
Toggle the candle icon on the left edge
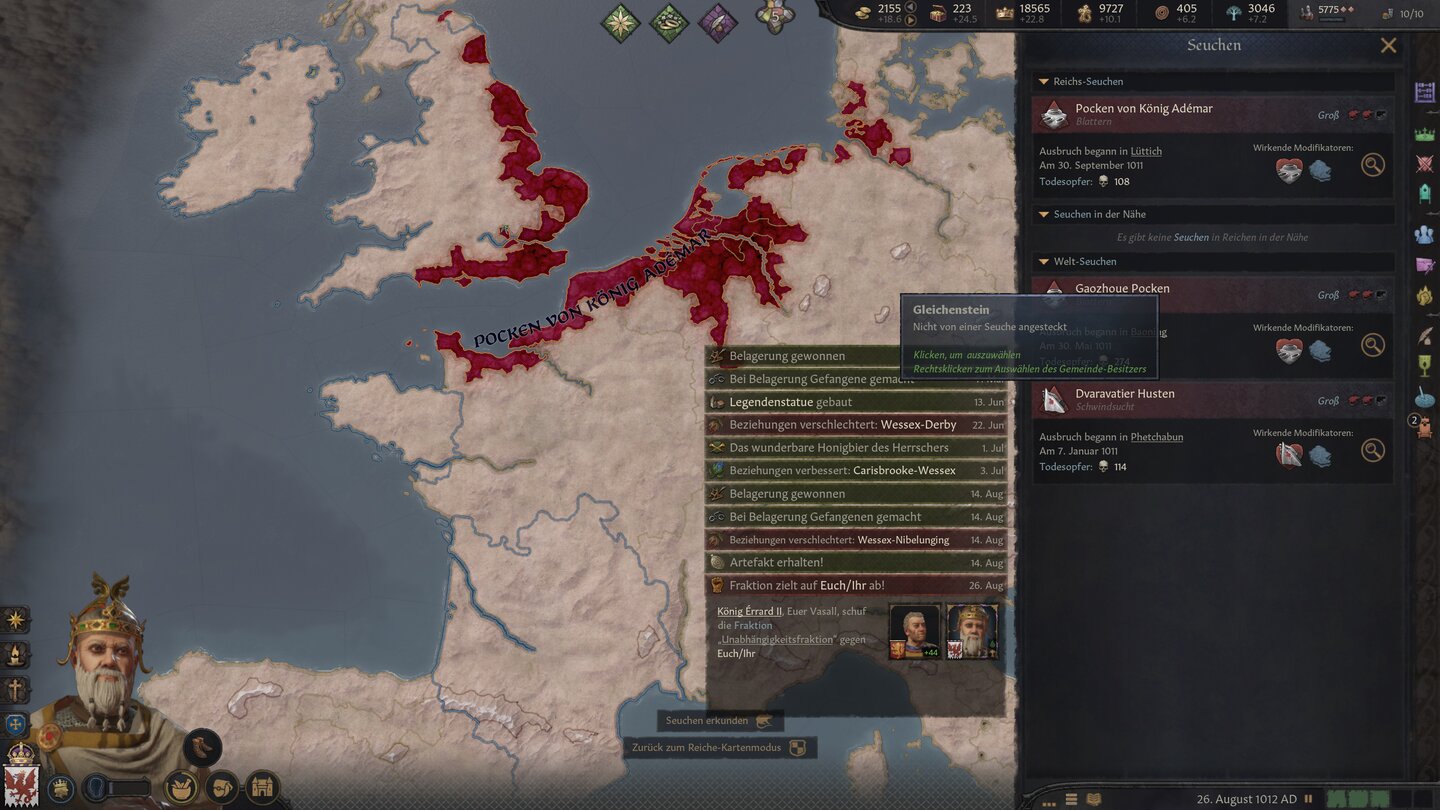tap(15, 655)
